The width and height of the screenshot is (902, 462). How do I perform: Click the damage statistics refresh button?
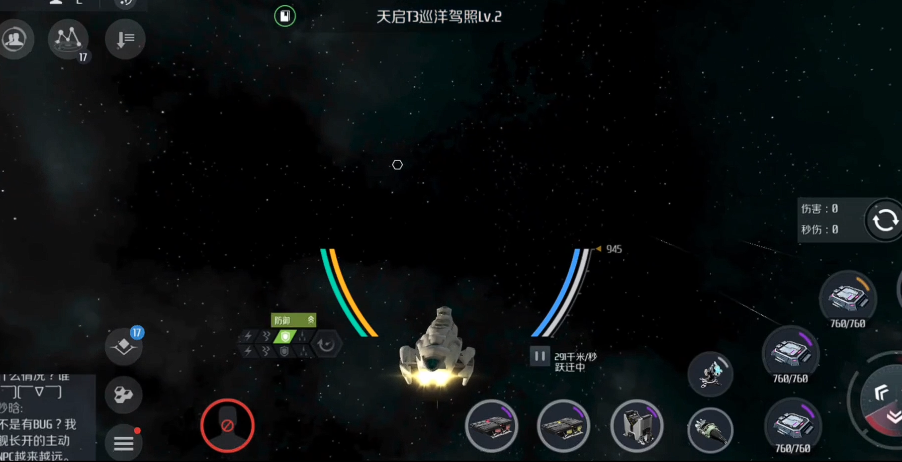884,221
